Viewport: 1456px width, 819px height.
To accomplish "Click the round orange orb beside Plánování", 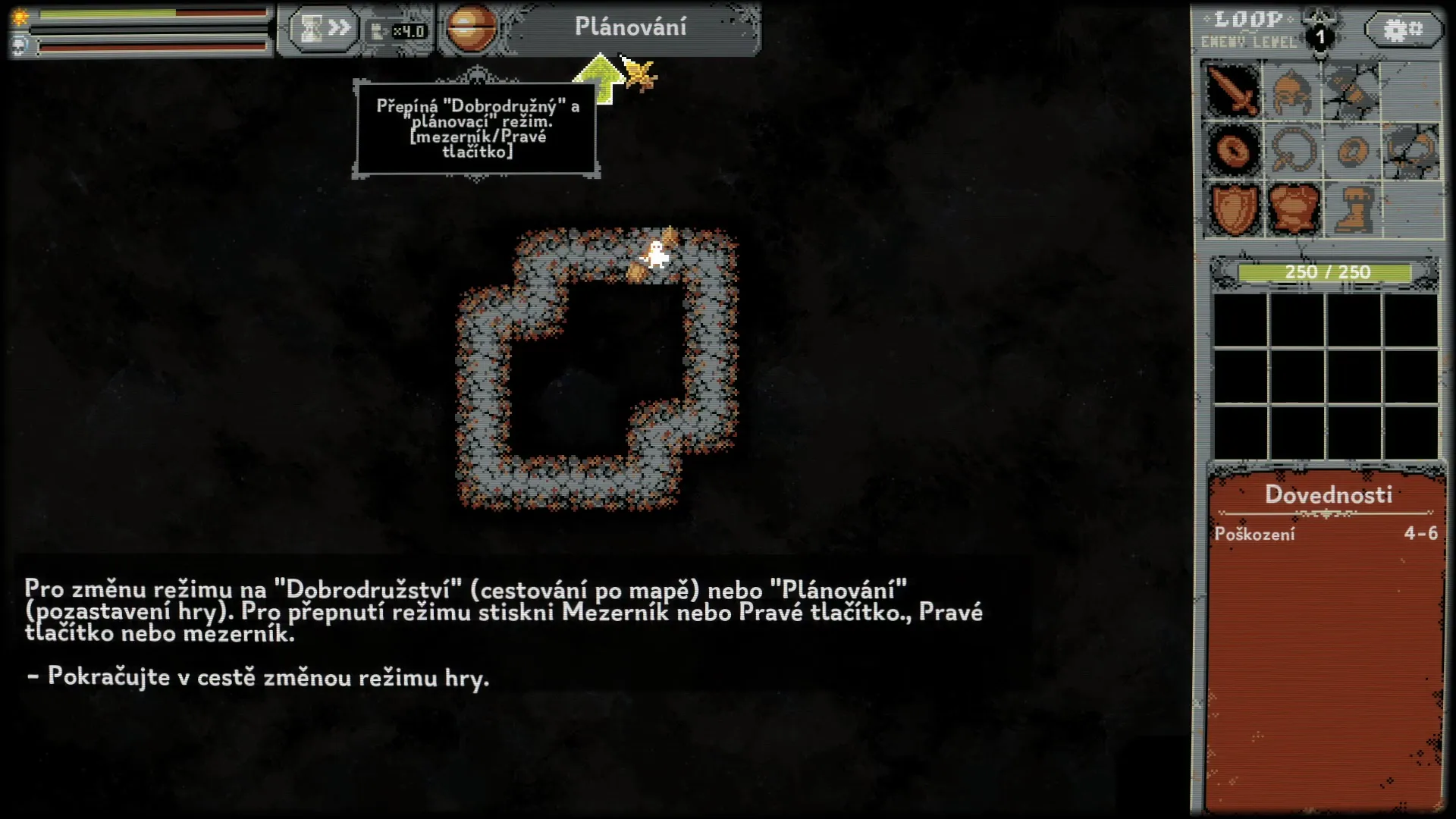I will (470, 28).
